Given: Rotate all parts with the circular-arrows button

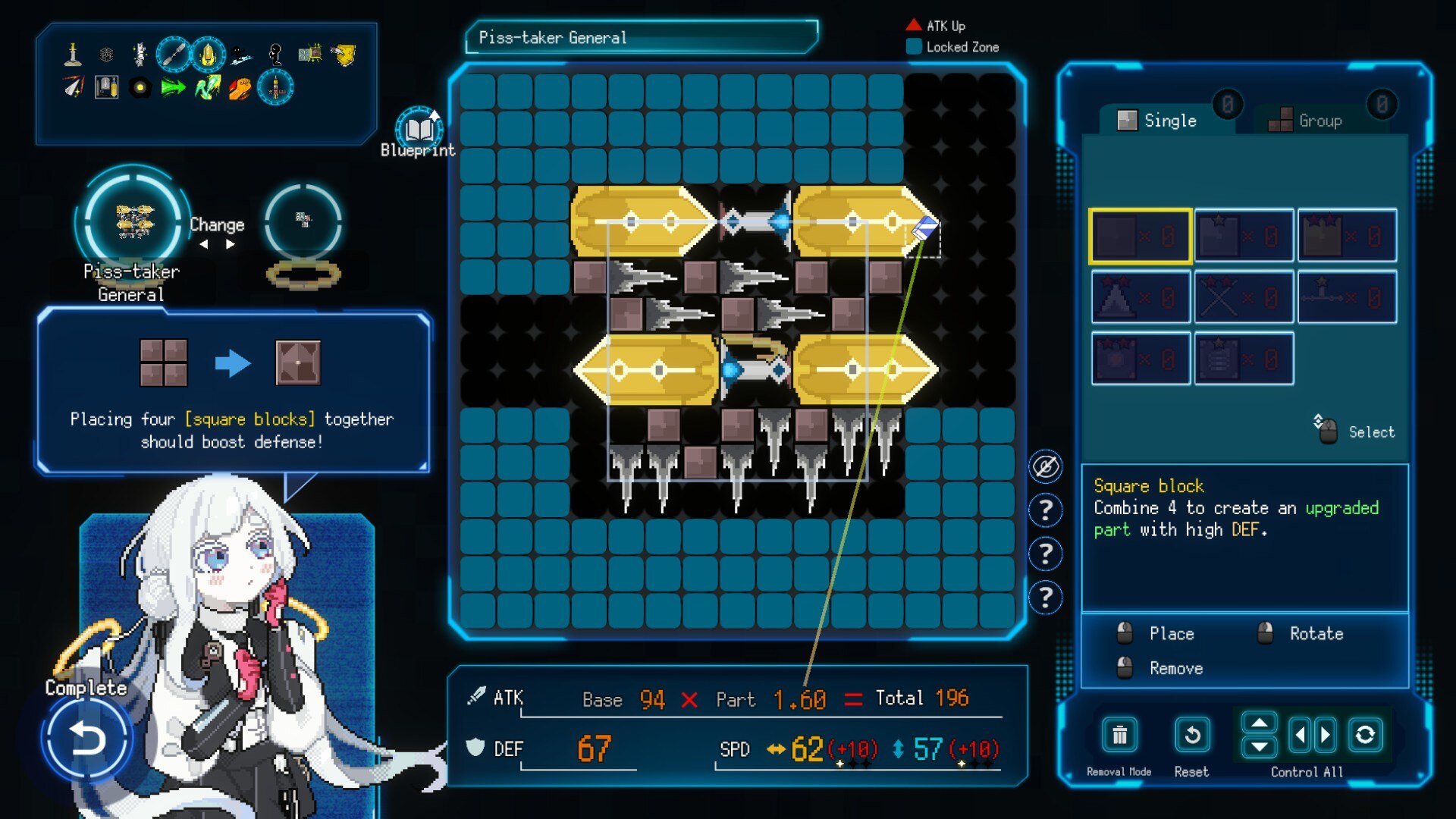Looking at the screenshot, I should [x=1365, y=735].
